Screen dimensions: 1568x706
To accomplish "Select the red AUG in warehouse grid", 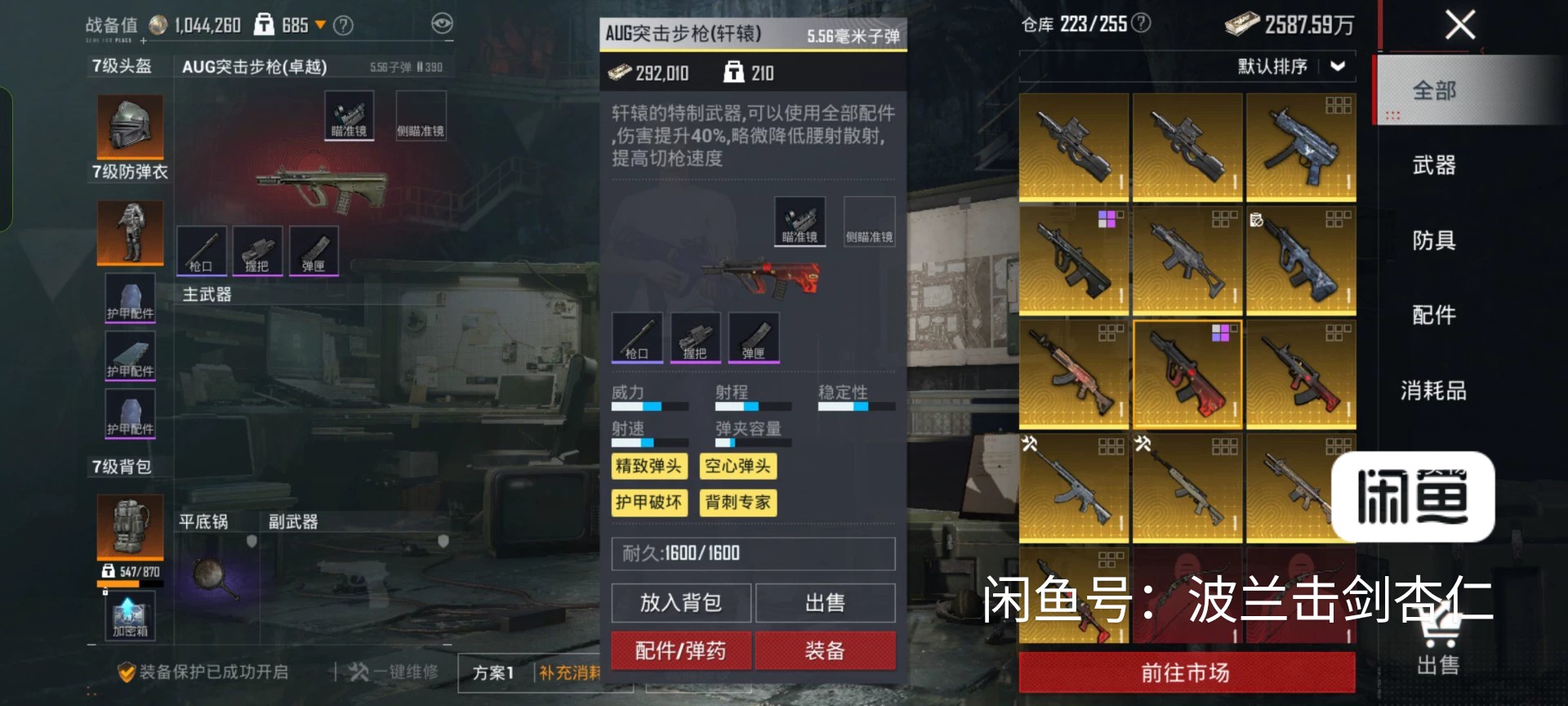I will [1187, 375].
